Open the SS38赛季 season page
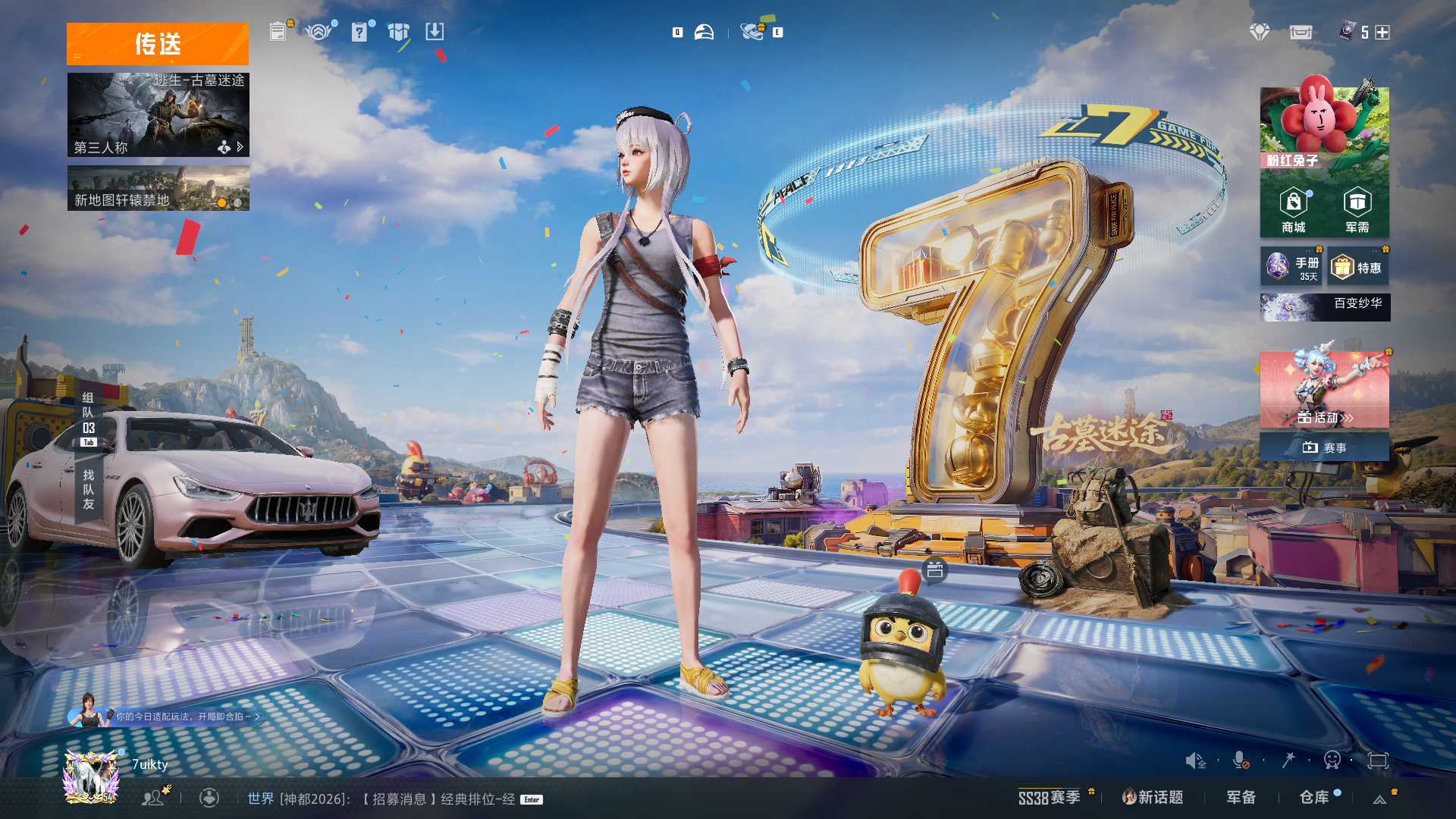Screen dimensions: 1456x819 [1050, 798]
